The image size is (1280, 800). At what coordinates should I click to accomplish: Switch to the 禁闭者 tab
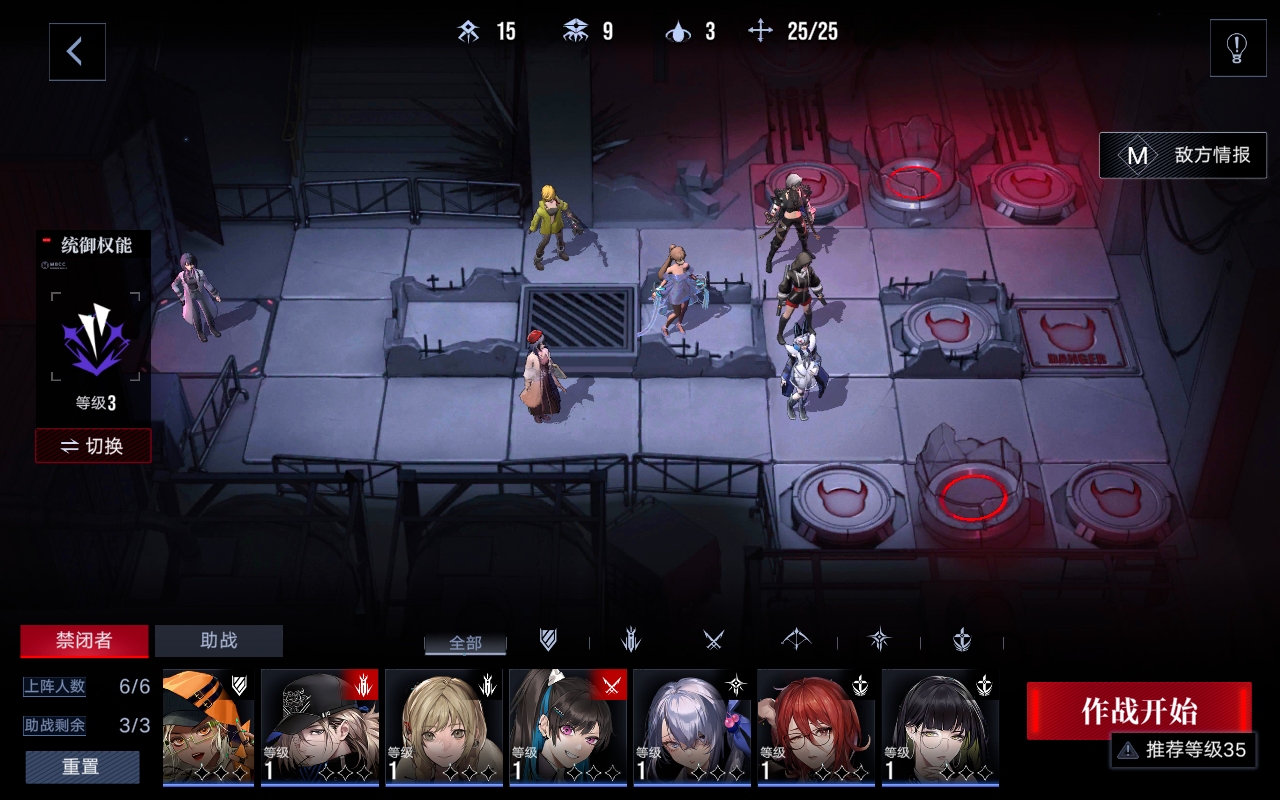click(84, 641)
